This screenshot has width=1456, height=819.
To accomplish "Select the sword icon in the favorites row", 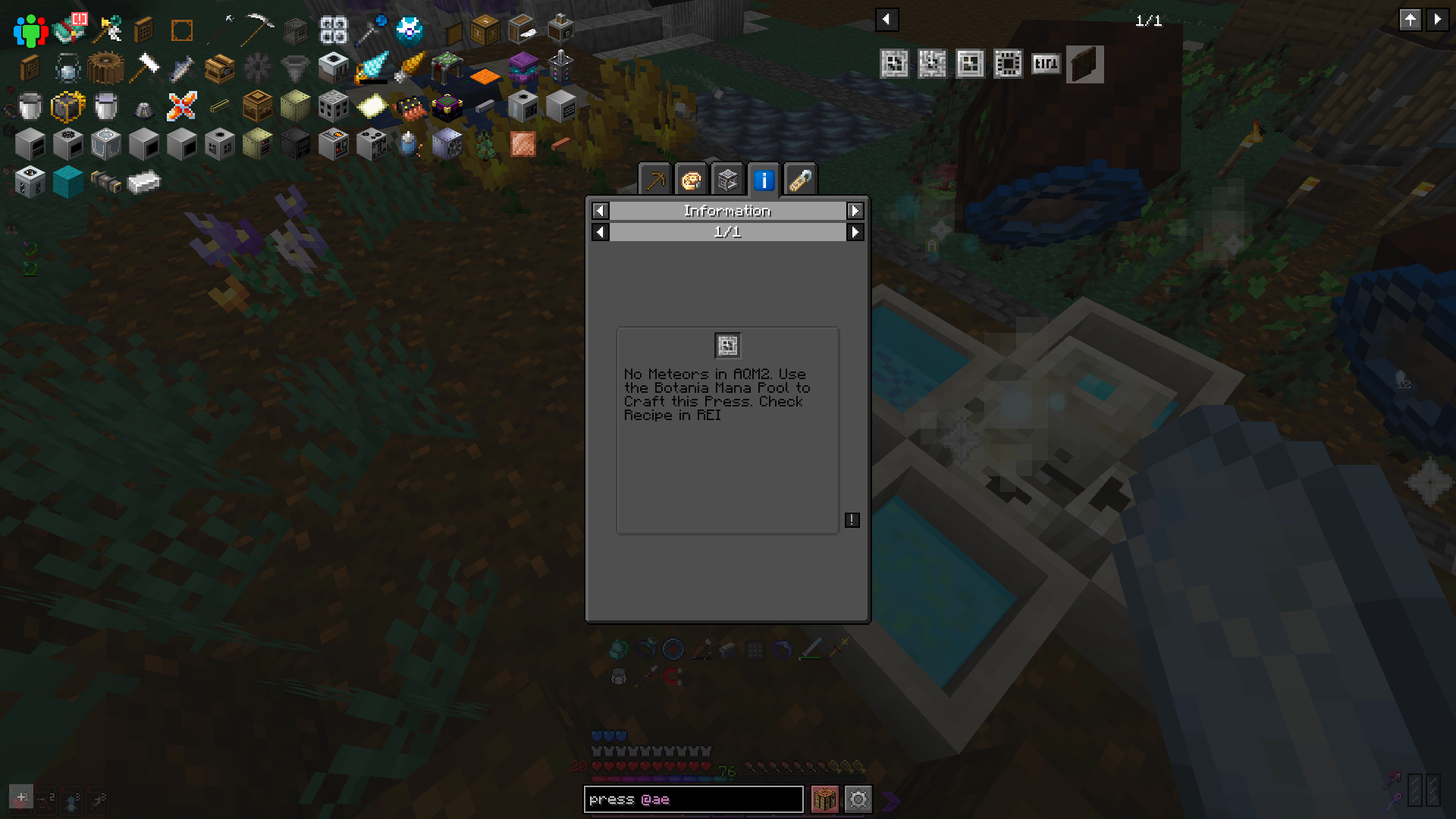I will point(811,649).
